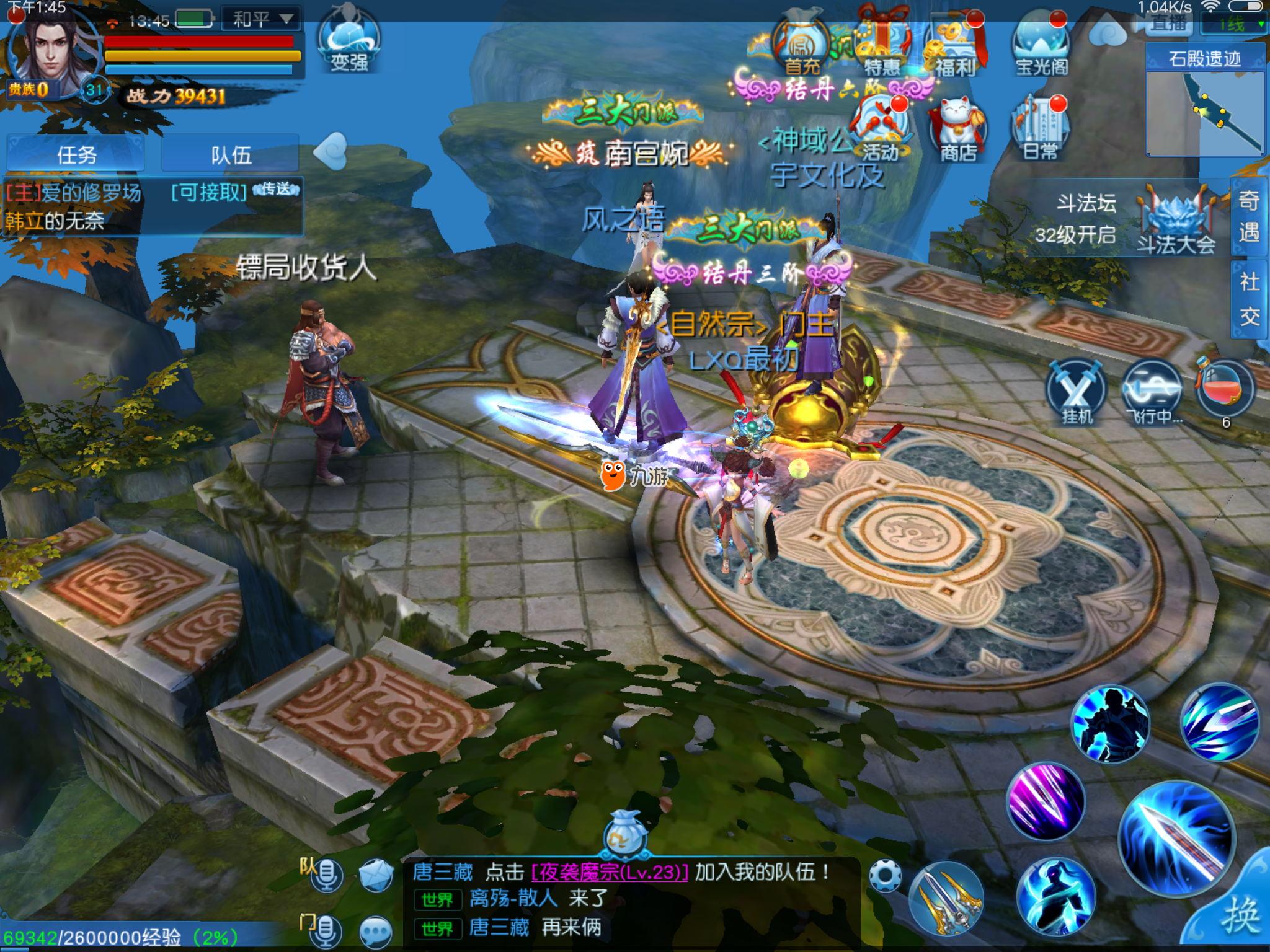
Task: Open the 宝光阁 treasure pavilion
Action: [x=1041, y=46]
